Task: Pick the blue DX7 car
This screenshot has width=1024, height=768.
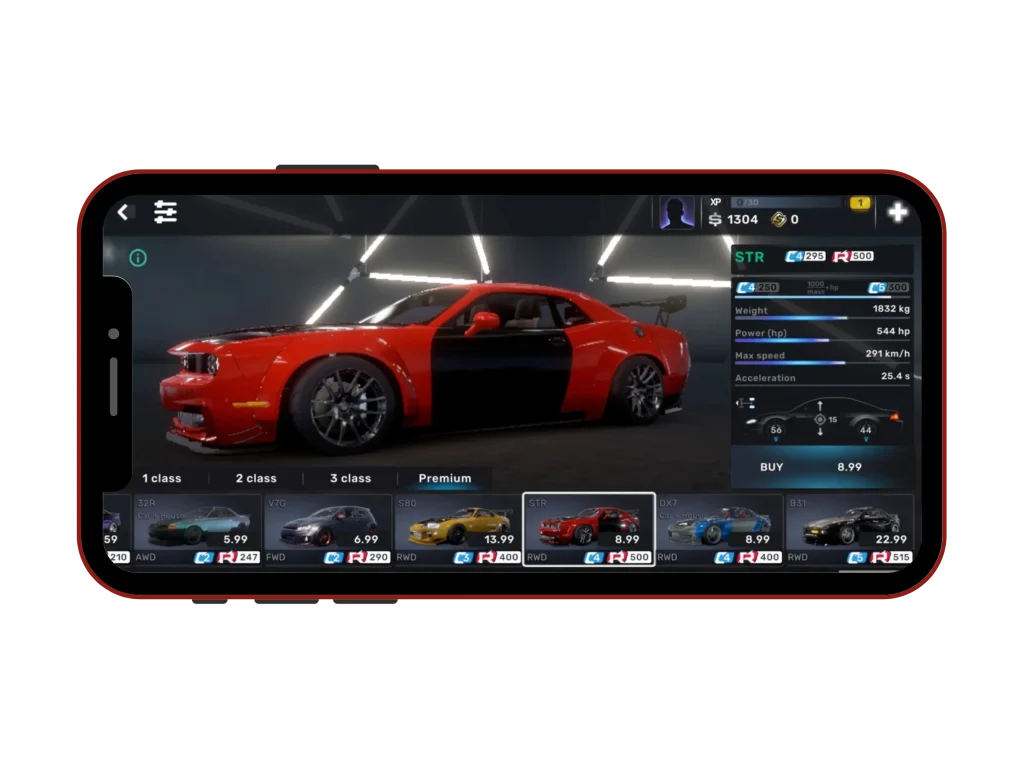Action: pos(719,529)
